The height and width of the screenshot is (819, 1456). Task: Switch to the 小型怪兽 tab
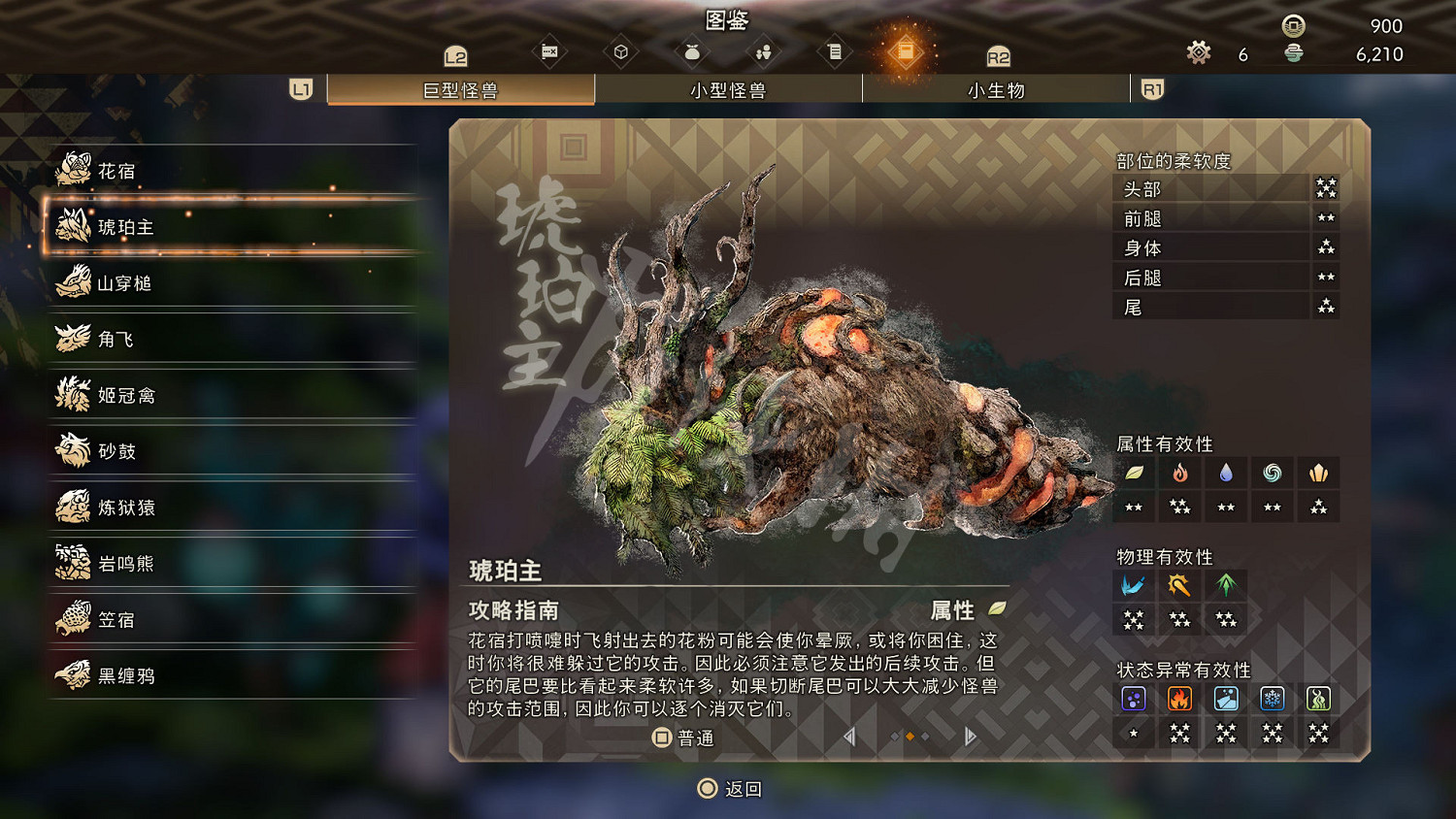[x=728, y=90]
